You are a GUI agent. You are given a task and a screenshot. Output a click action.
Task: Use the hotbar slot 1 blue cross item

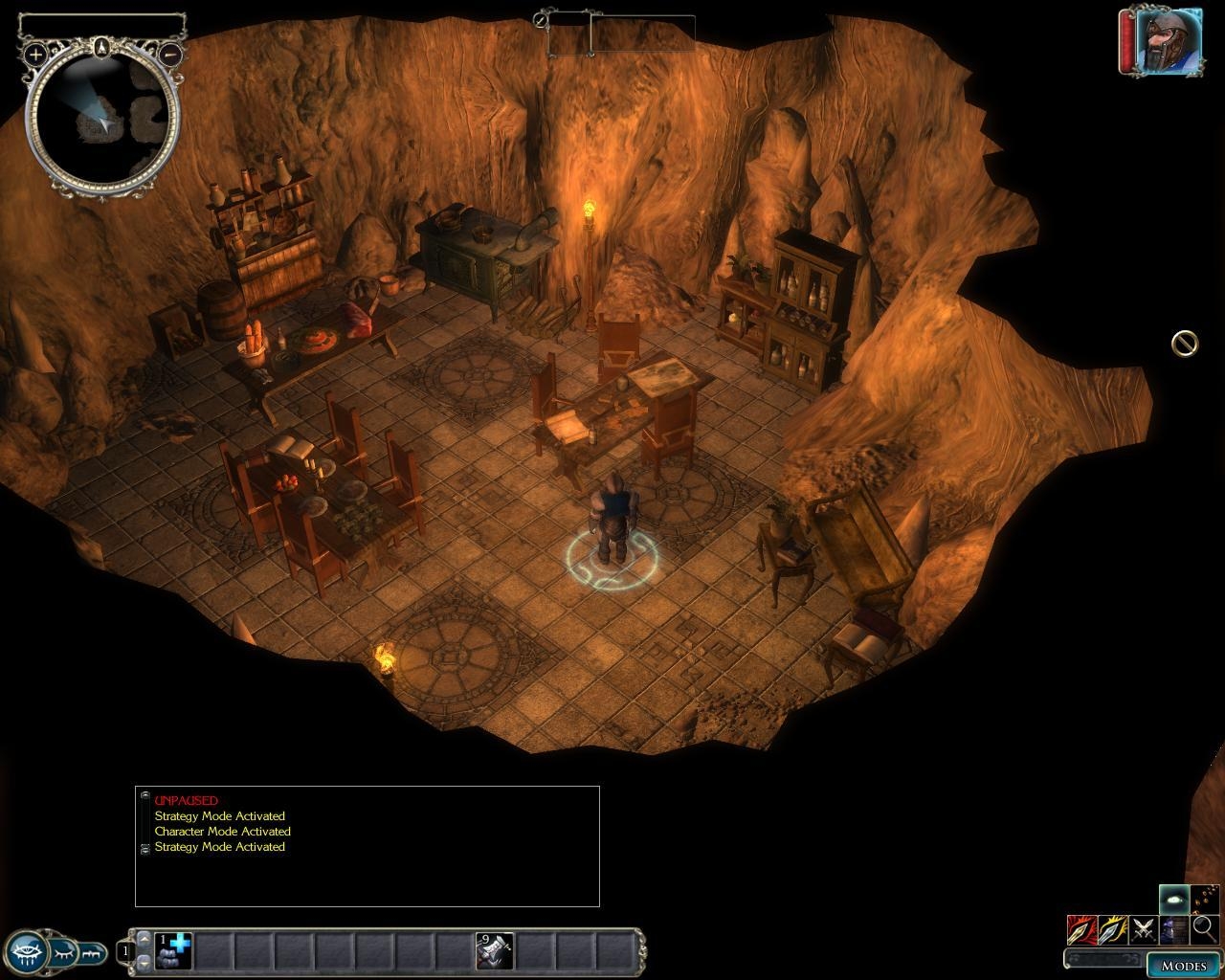[x=173, y=951]
